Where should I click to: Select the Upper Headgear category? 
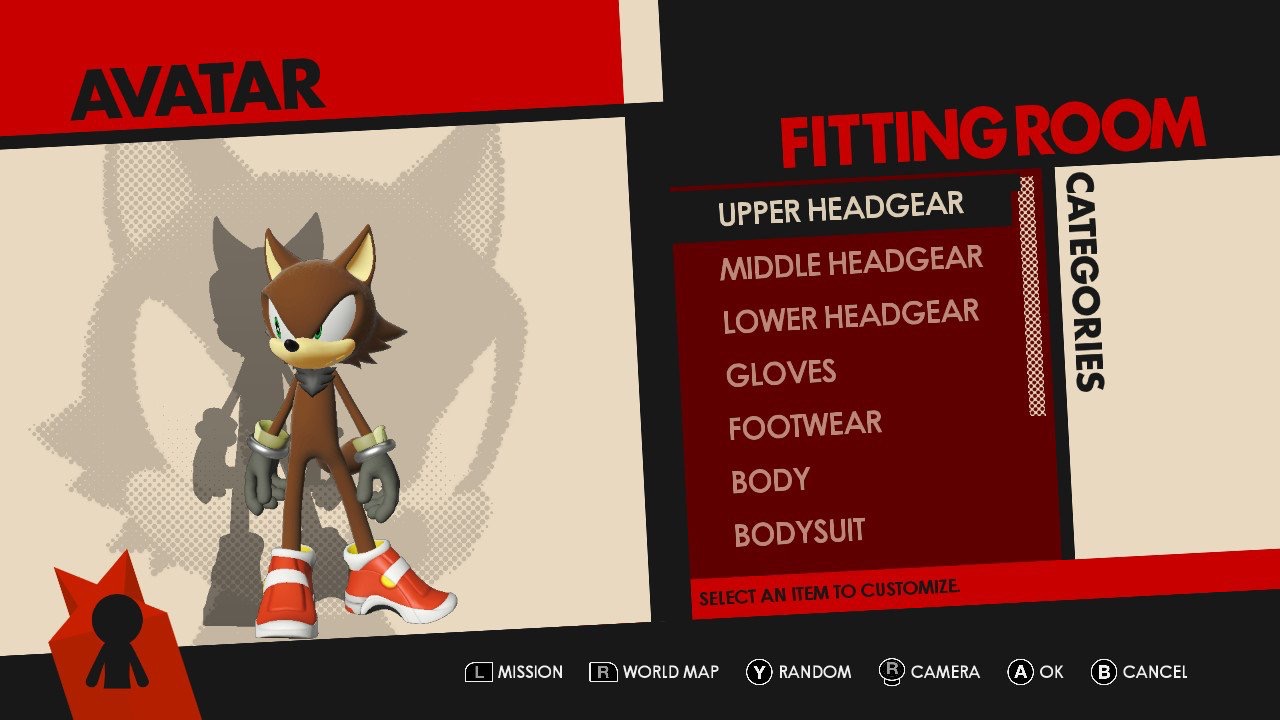(840, 210)
